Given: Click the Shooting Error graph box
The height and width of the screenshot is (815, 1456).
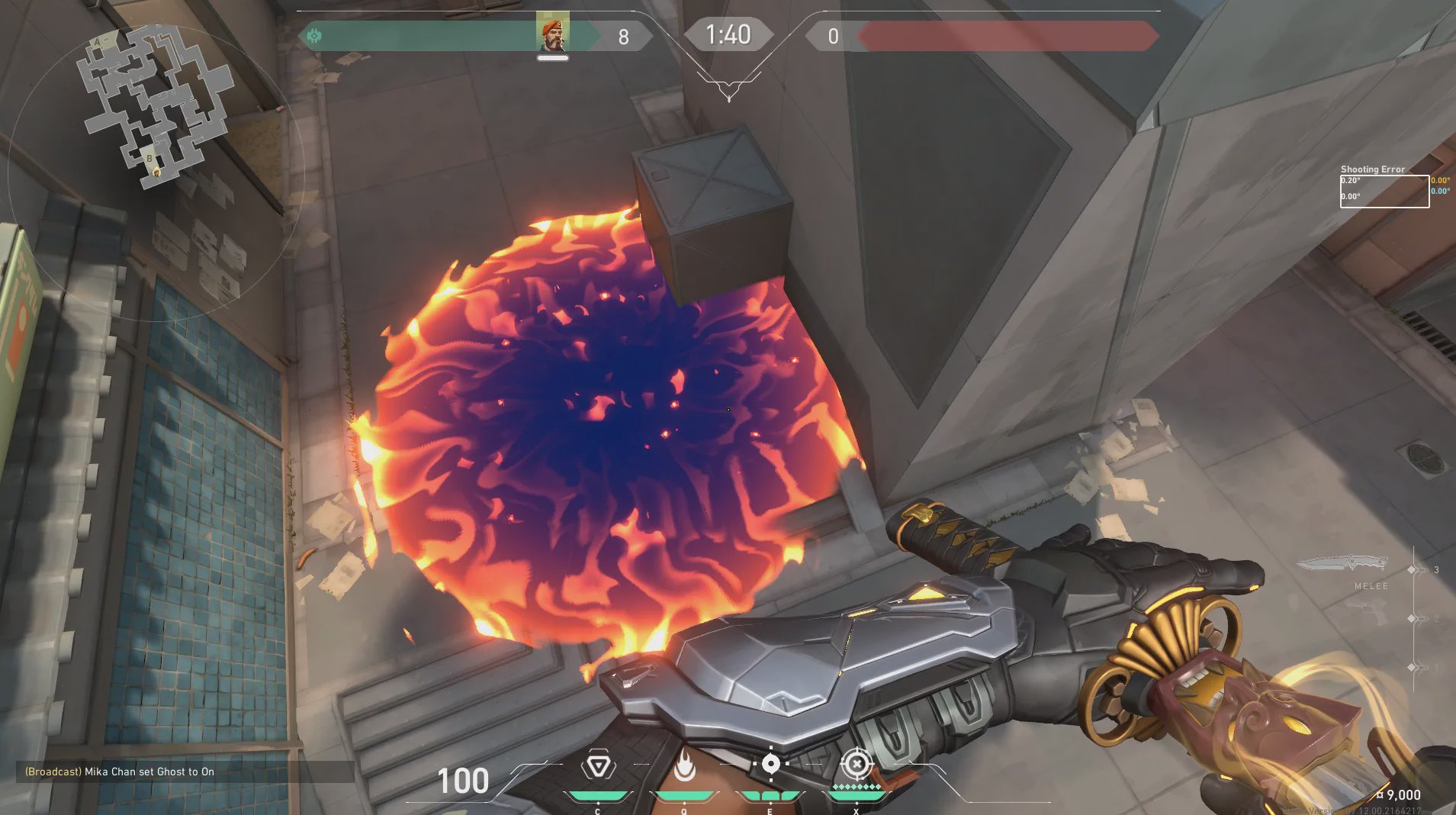Looking at the screenshot, I should [1384, 191].
